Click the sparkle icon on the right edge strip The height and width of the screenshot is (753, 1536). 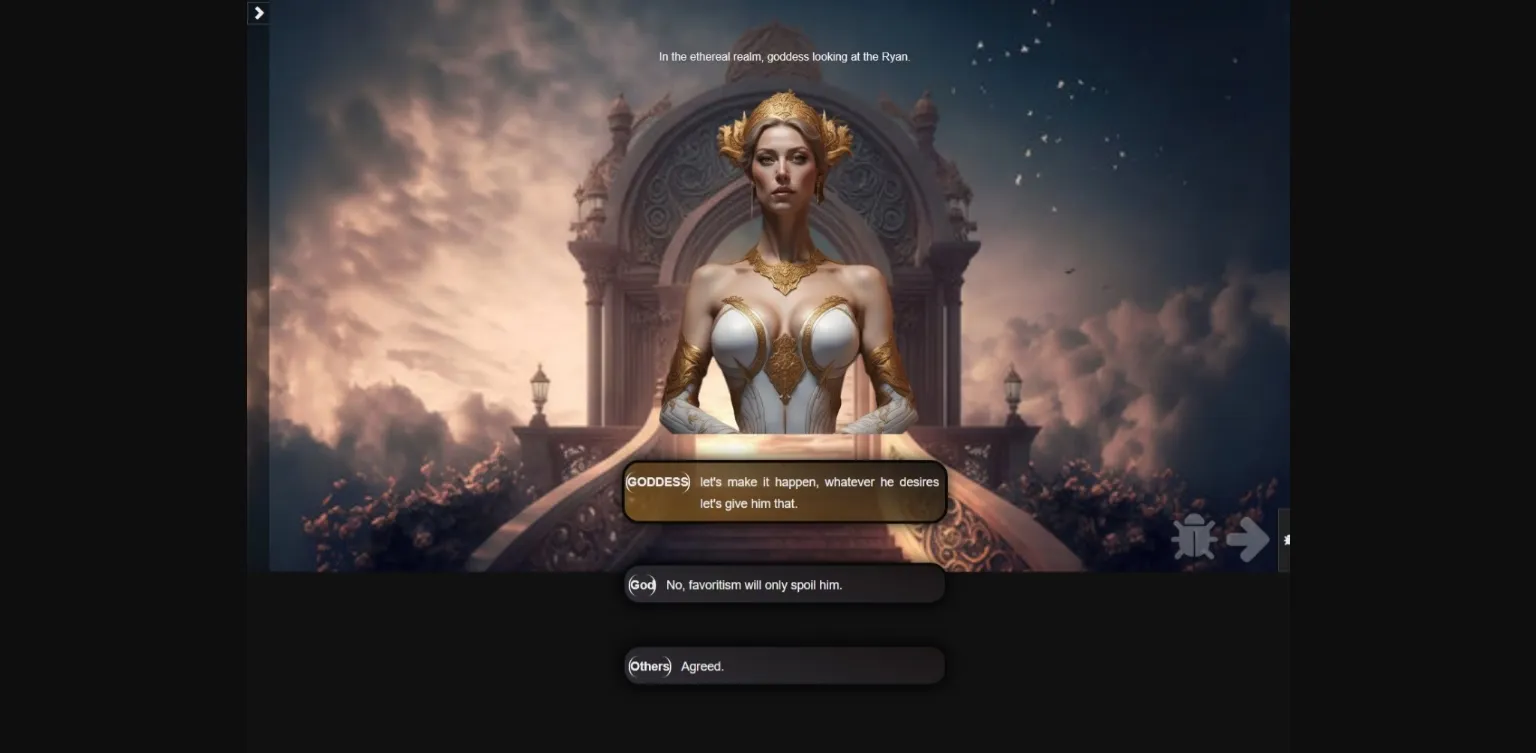pyautogui.click(x=1285, y=539)
